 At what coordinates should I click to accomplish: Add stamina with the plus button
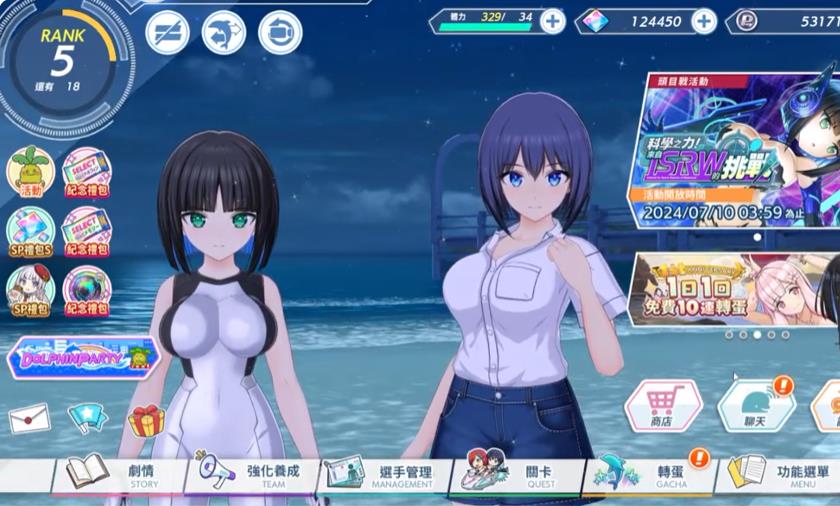tap(552, 21)
